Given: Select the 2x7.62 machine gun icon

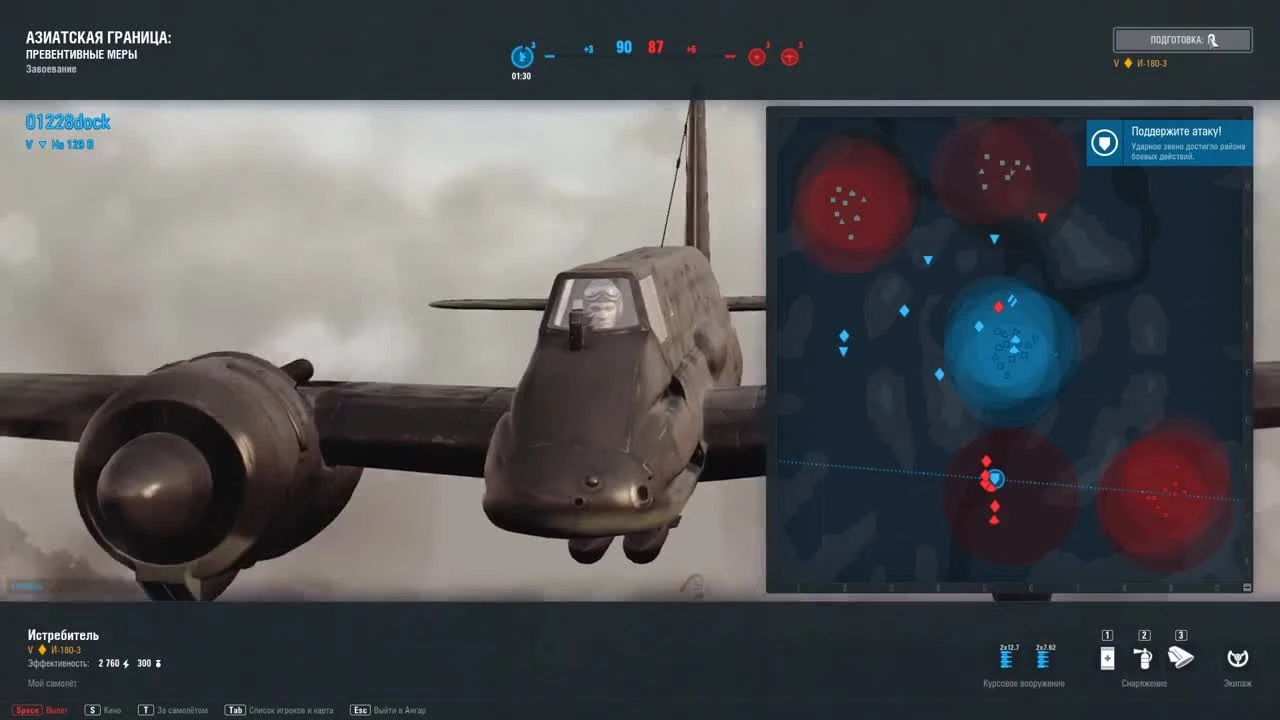Looking at the screenshot, I should click(1044, 660).
